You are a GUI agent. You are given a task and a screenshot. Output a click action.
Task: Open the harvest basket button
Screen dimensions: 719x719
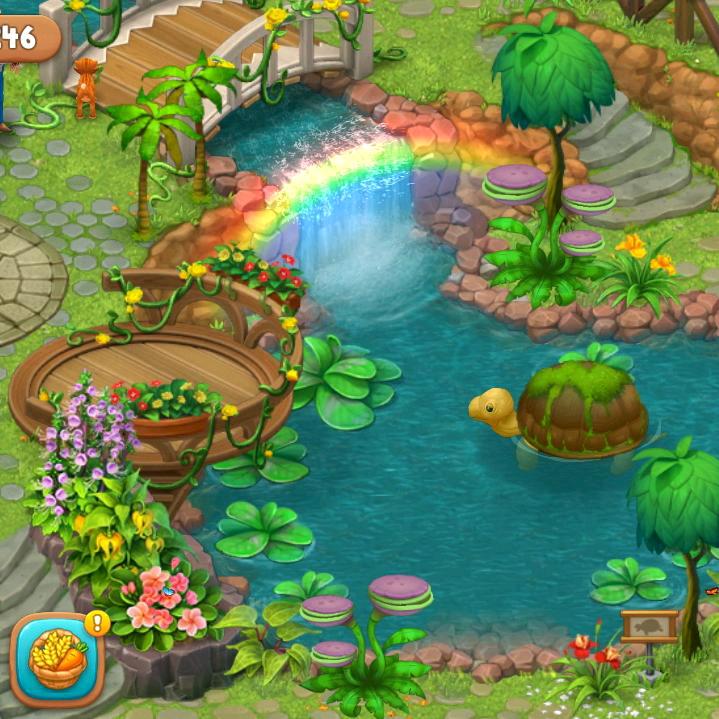(x=57, y=658)
